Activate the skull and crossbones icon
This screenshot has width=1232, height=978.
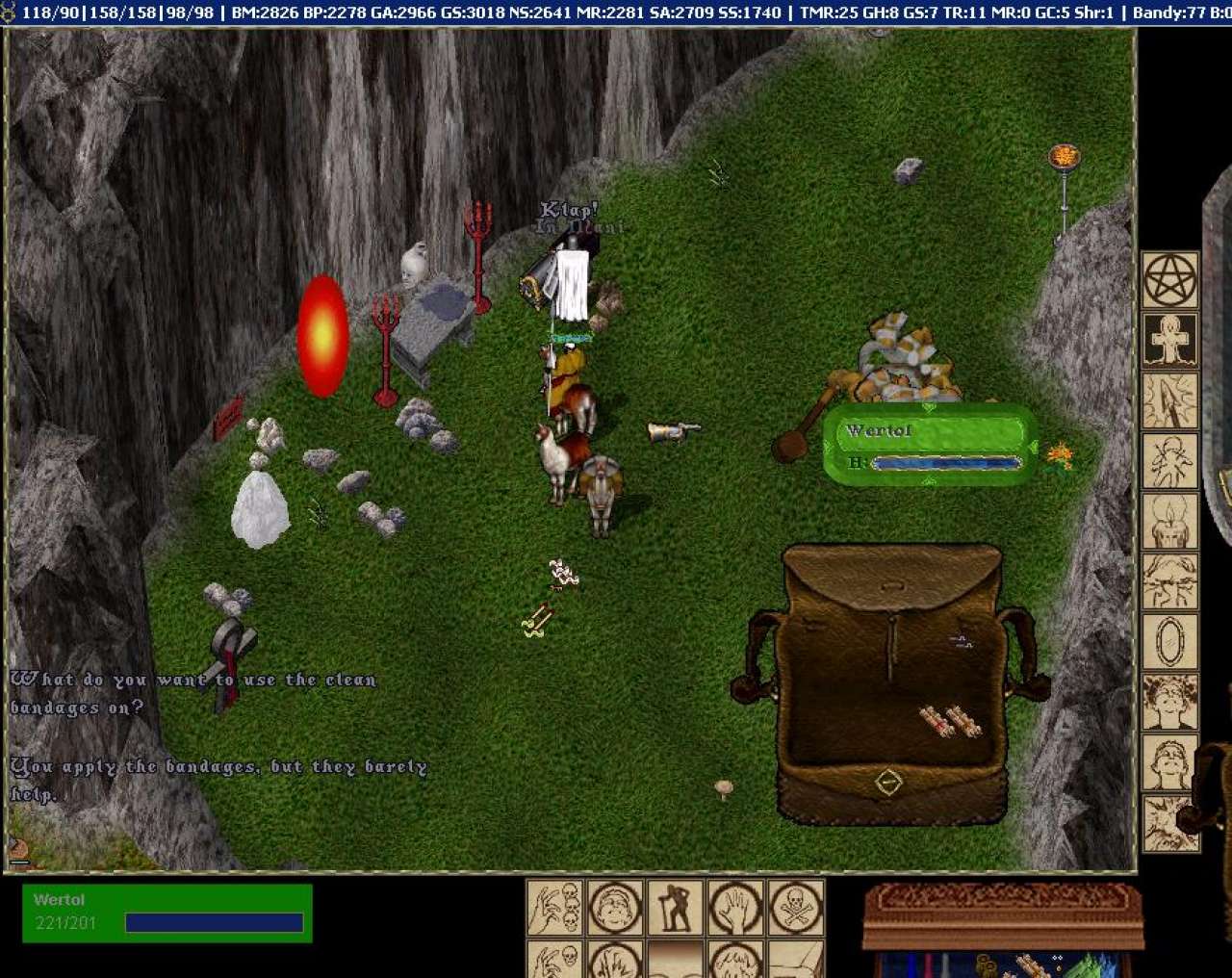tap(796, 907)
